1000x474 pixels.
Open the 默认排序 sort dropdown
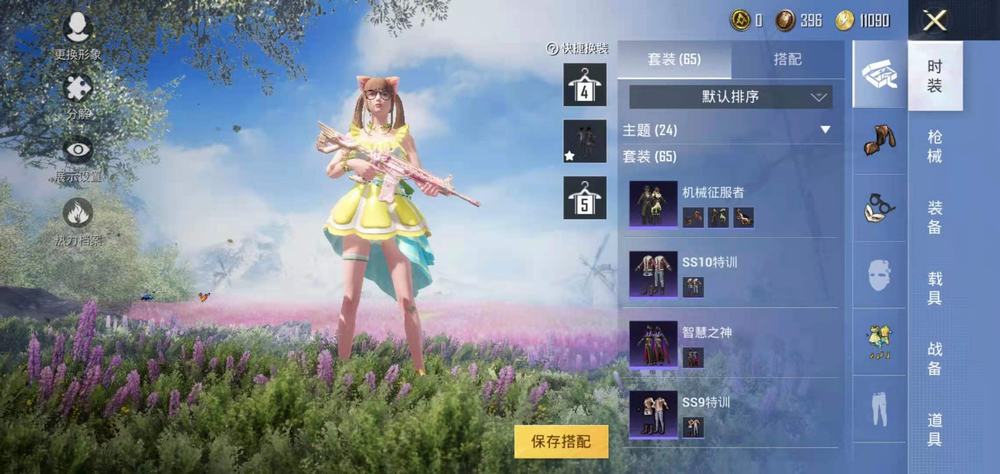(x=730, y=97)
